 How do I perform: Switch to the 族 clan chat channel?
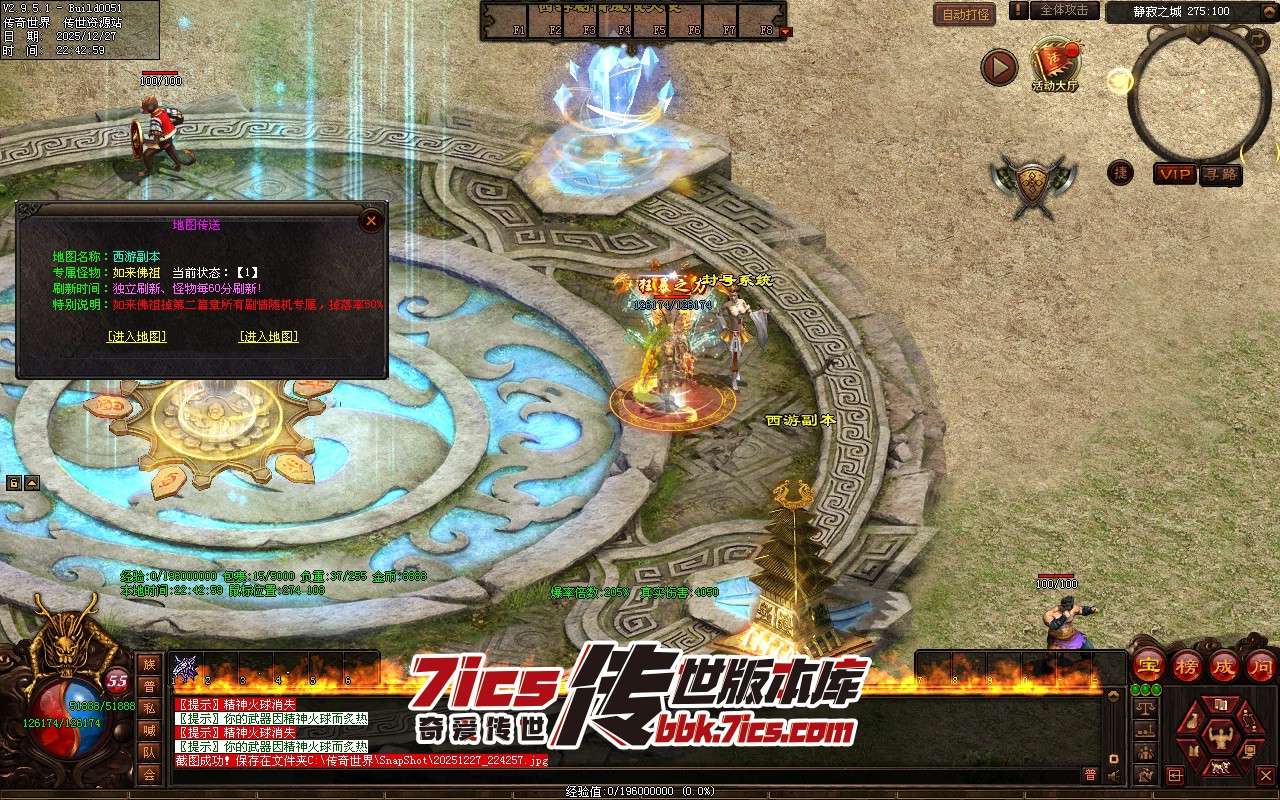tap(149, 664)
